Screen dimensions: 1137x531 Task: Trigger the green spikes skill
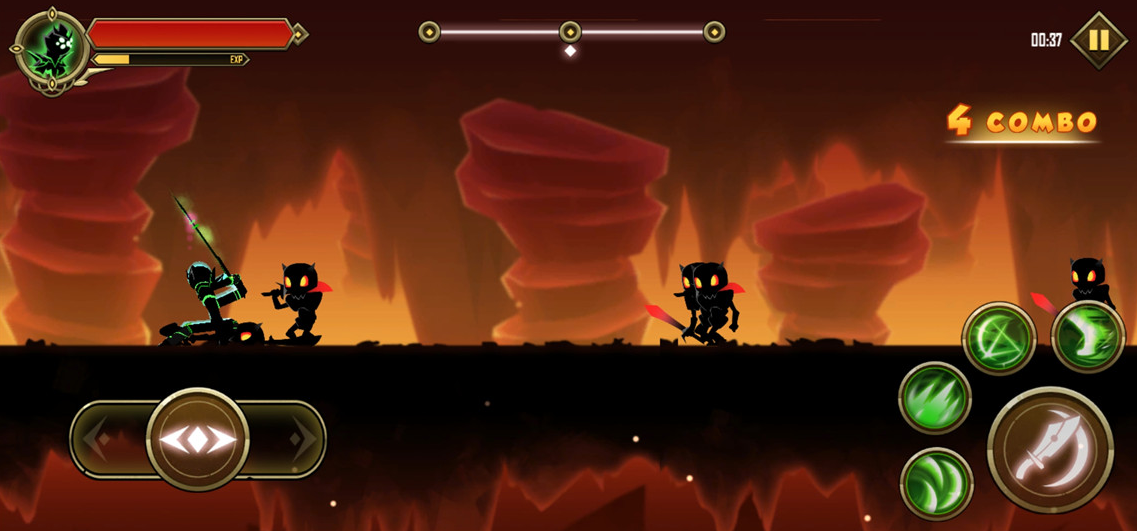point(935,398)
